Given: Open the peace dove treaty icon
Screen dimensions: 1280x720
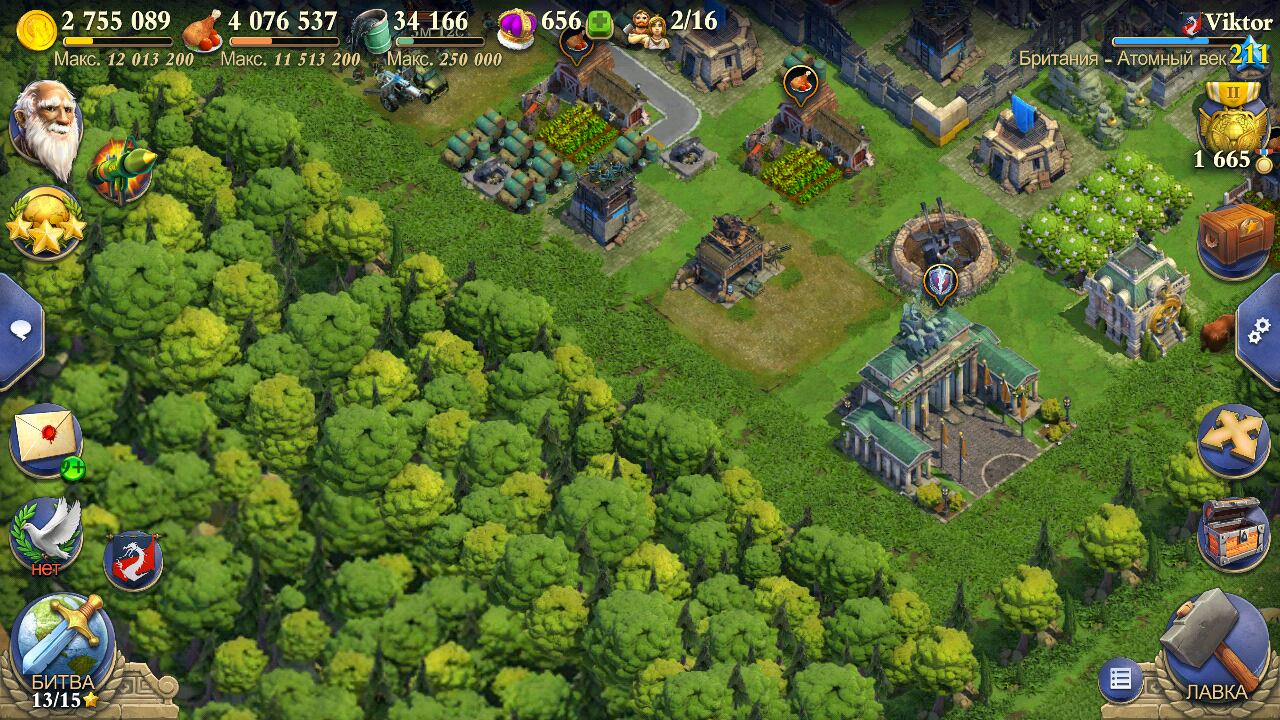Looking at the screenshot, I should click(46, 532).
